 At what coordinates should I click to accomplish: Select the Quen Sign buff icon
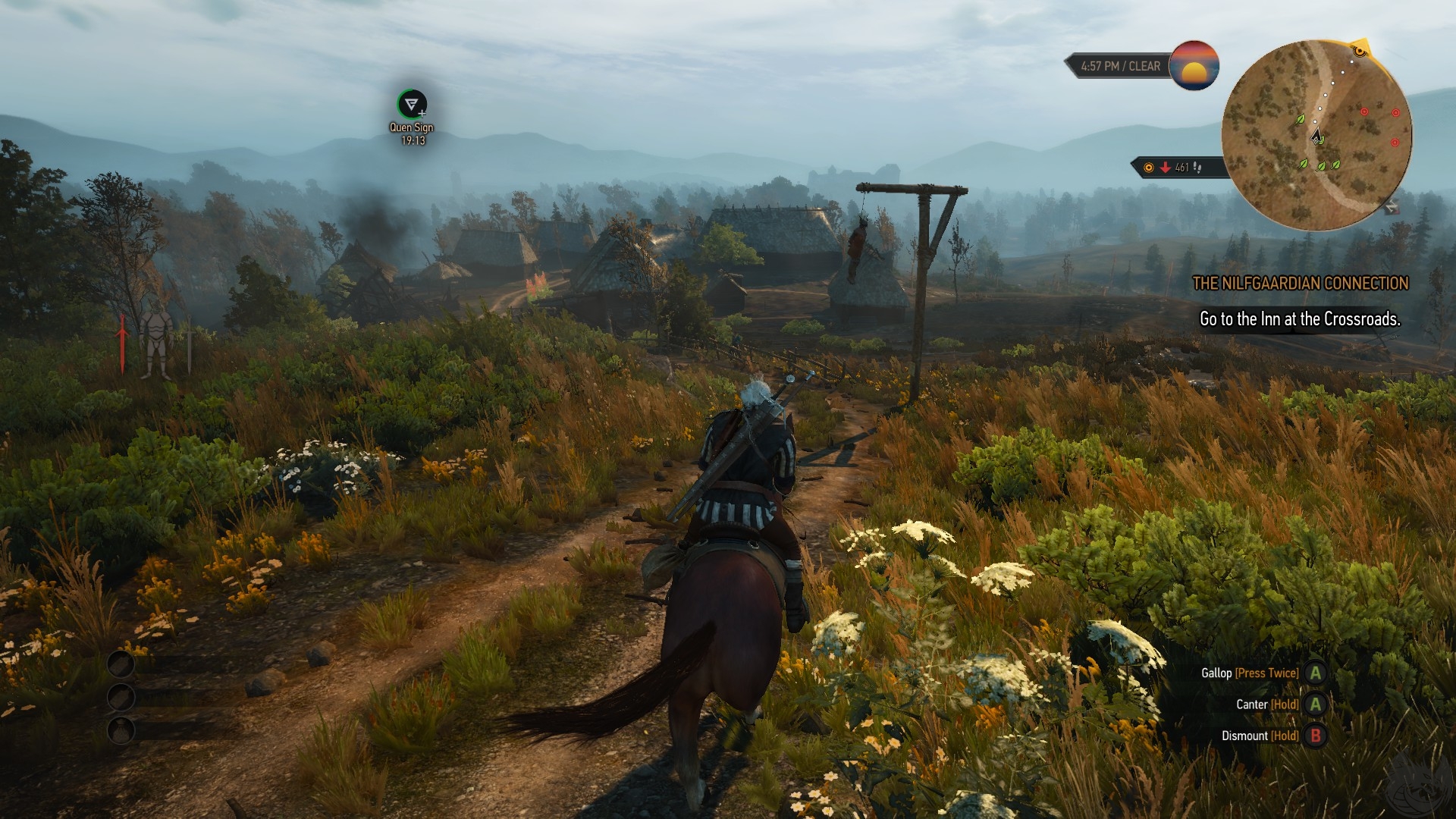(412, 104)
